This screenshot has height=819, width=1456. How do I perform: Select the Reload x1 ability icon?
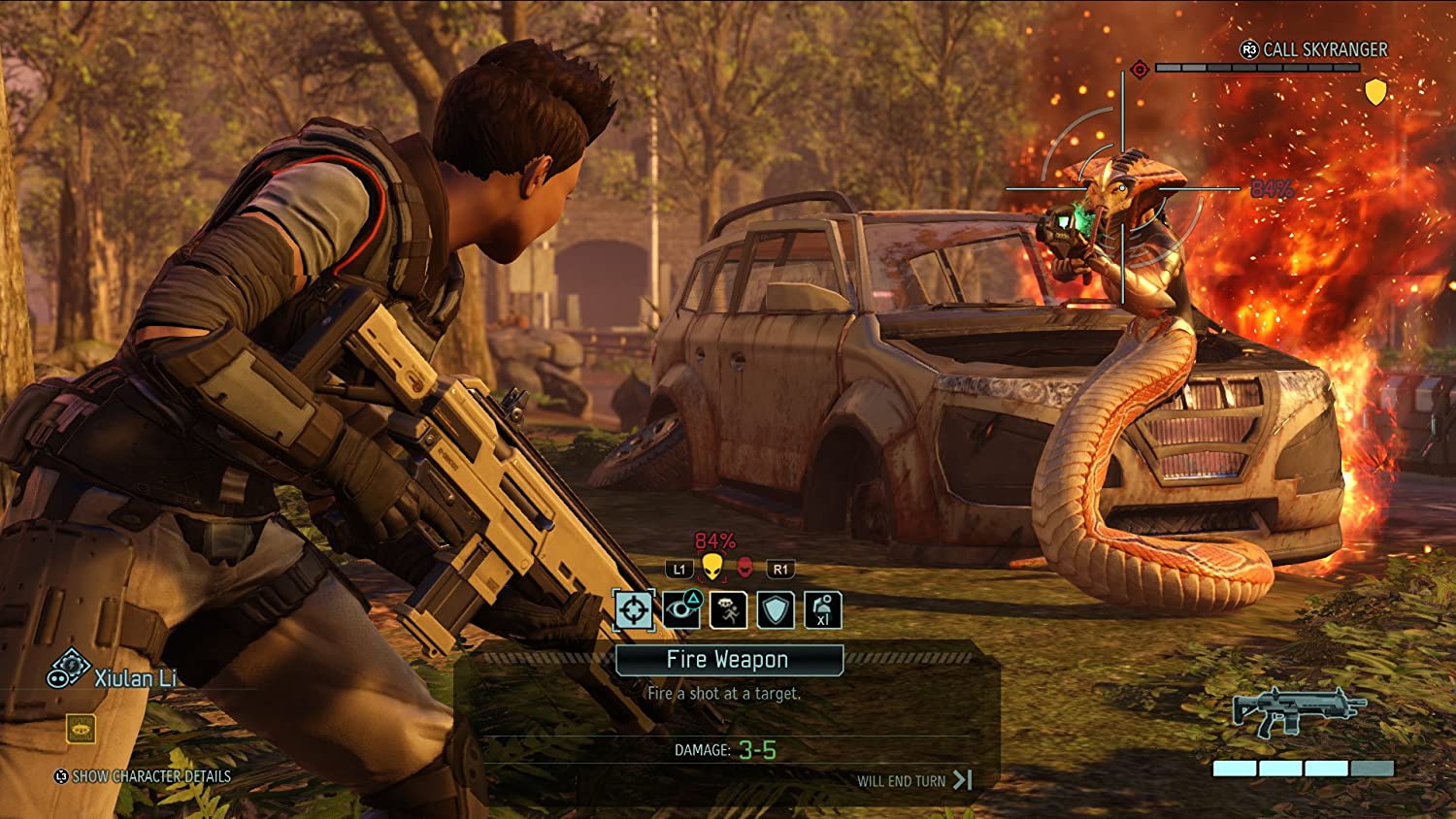click(x=821, y=612)
